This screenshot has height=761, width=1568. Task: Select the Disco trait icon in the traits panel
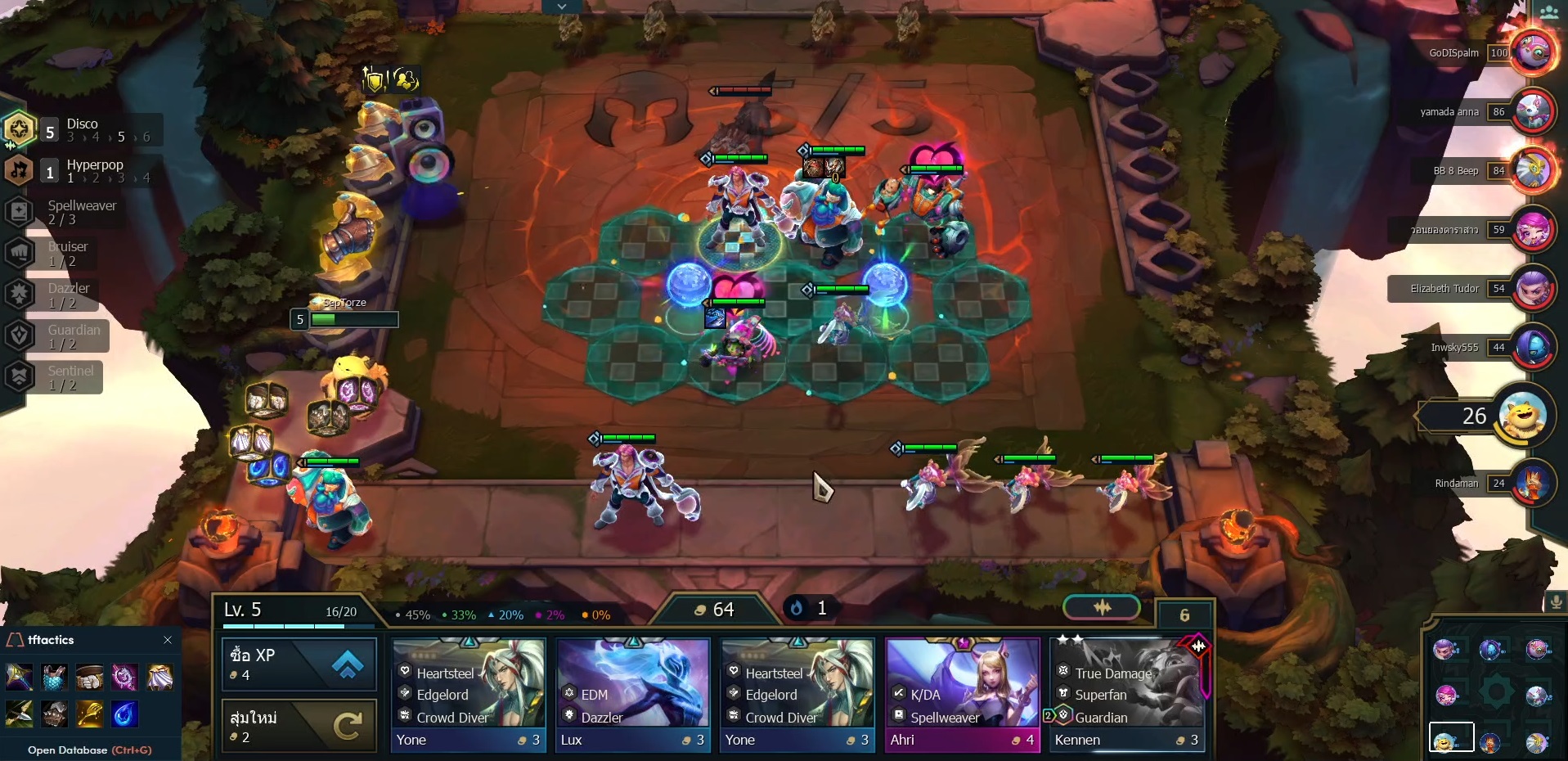(18, 129)
